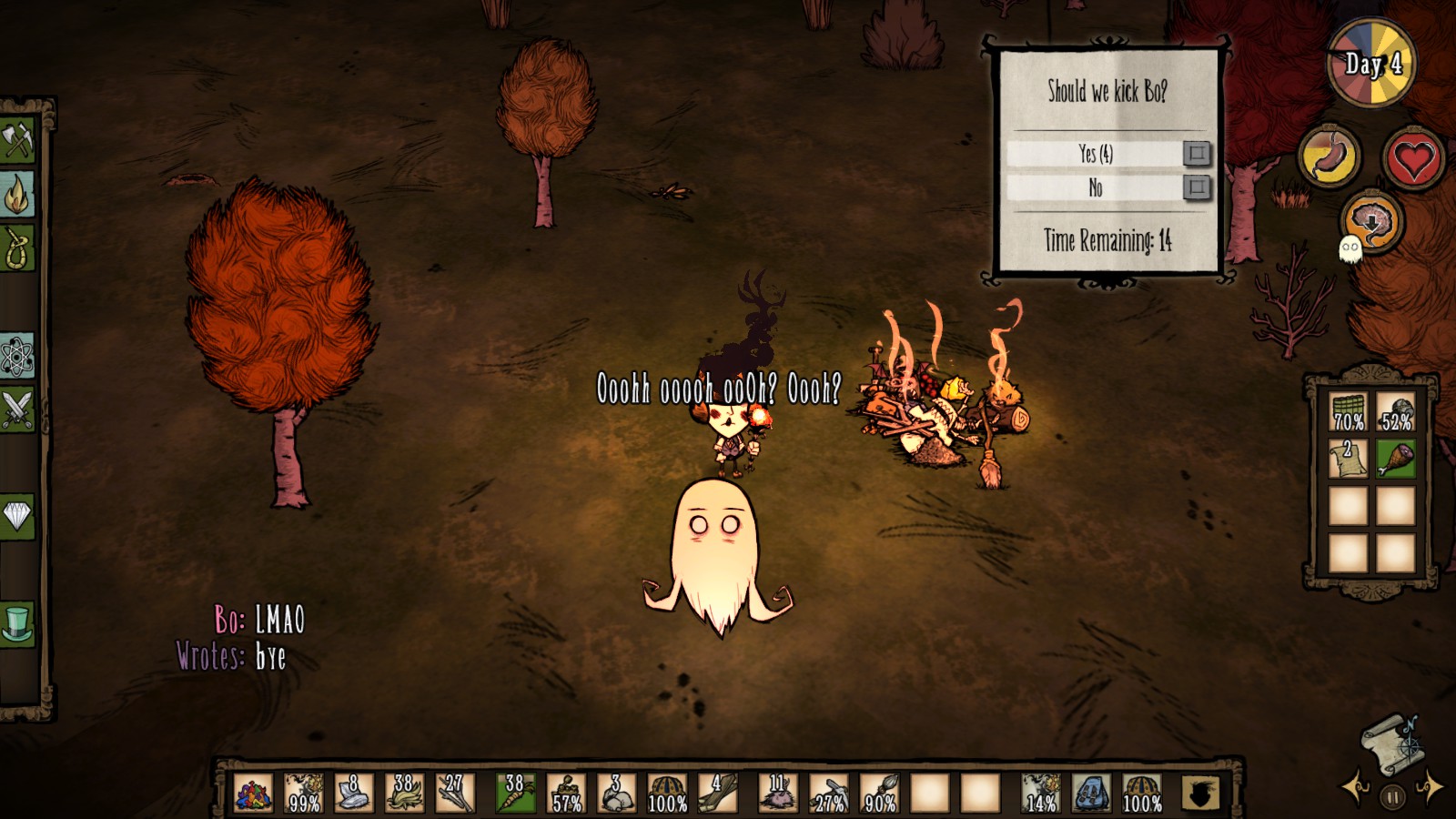Viewport: 1456px width, 819px height.
Task: Pick the carrot stack of 38
Action: click(515, 794)
